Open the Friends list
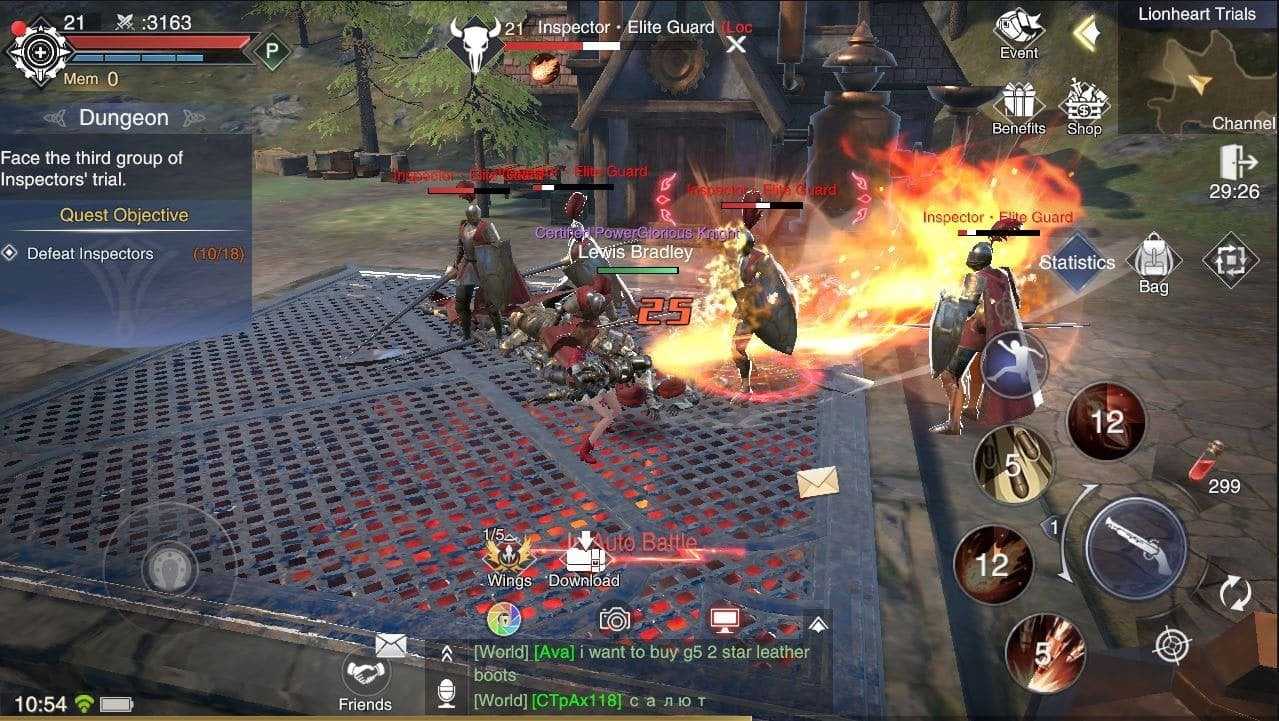1279x721 pixels. (365, 678)
